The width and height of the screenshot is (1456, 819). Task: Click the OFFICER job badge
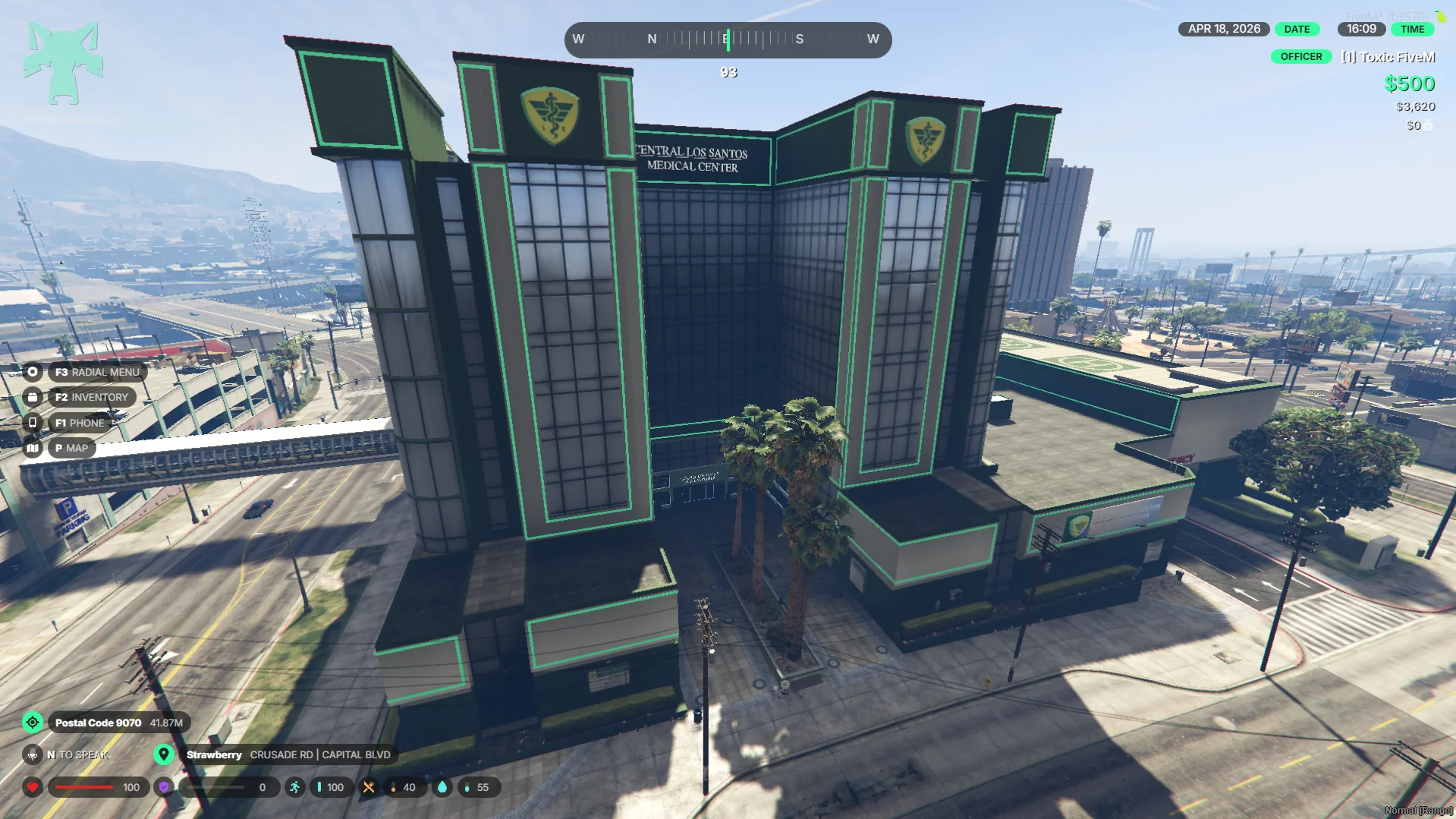click(1300, 57)
